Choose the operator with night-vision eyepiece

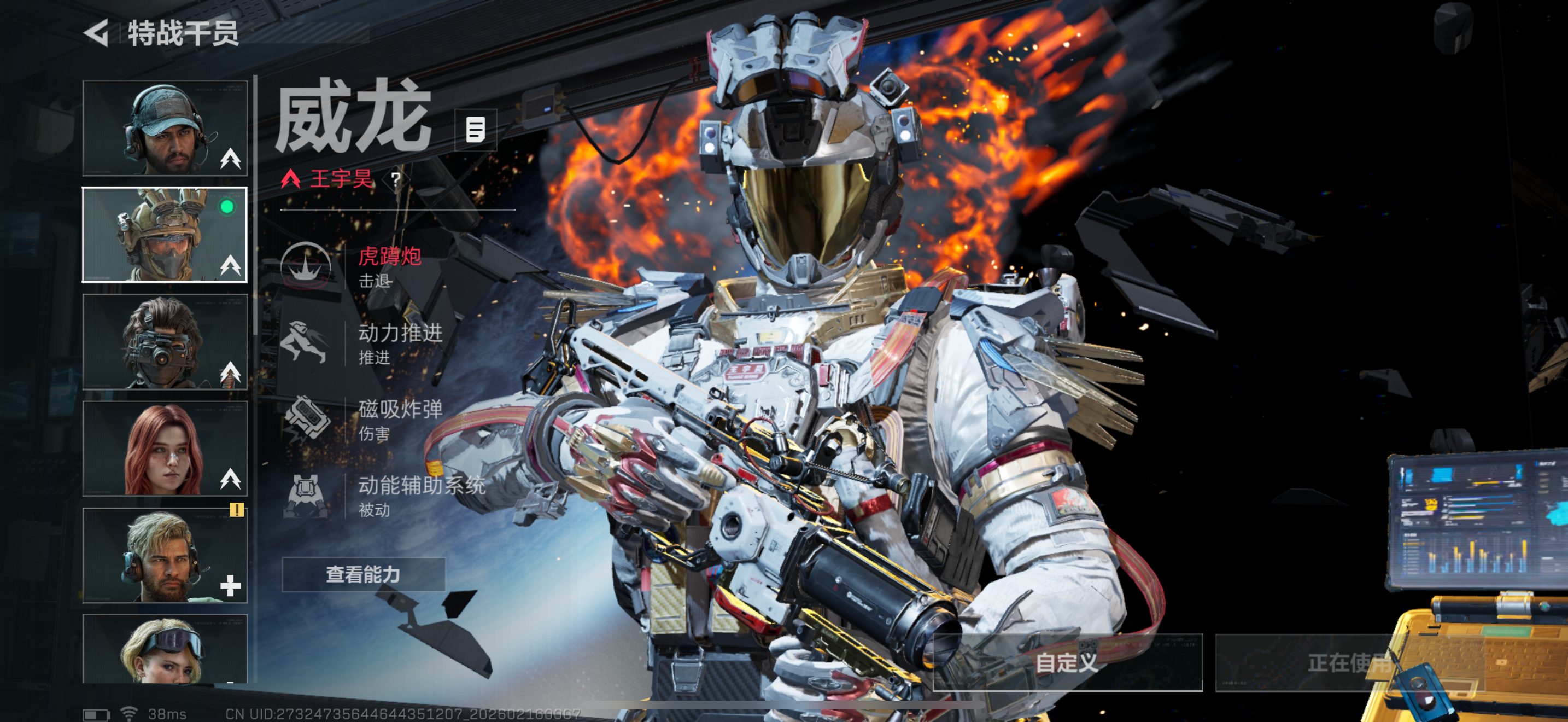165,341
